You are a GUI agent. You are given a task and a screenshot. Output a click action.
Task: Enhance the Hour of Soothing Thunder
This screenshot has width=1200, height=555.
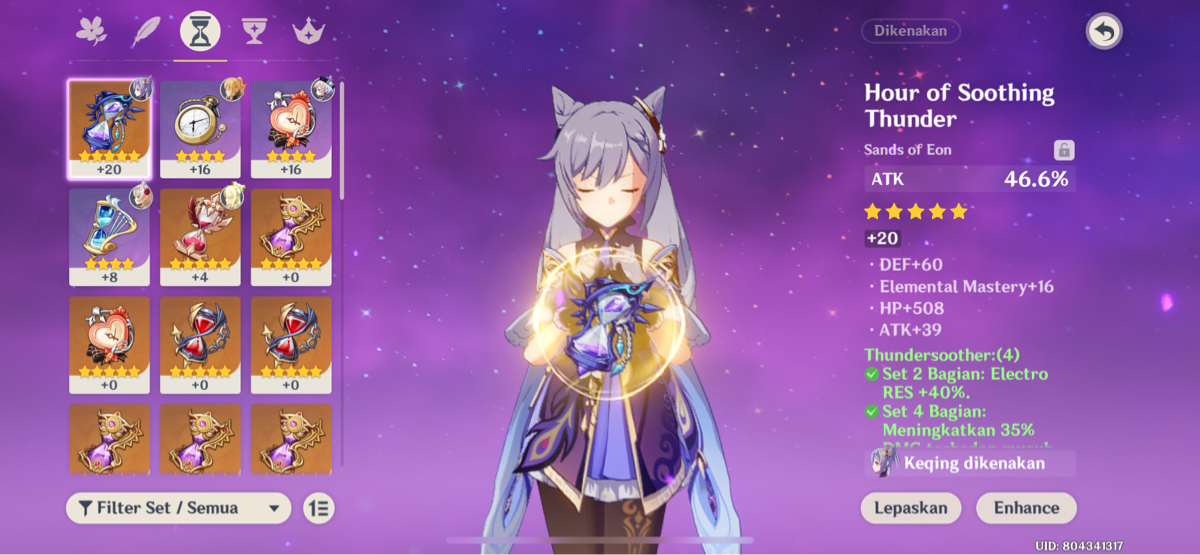click(x=1026, y=508)
